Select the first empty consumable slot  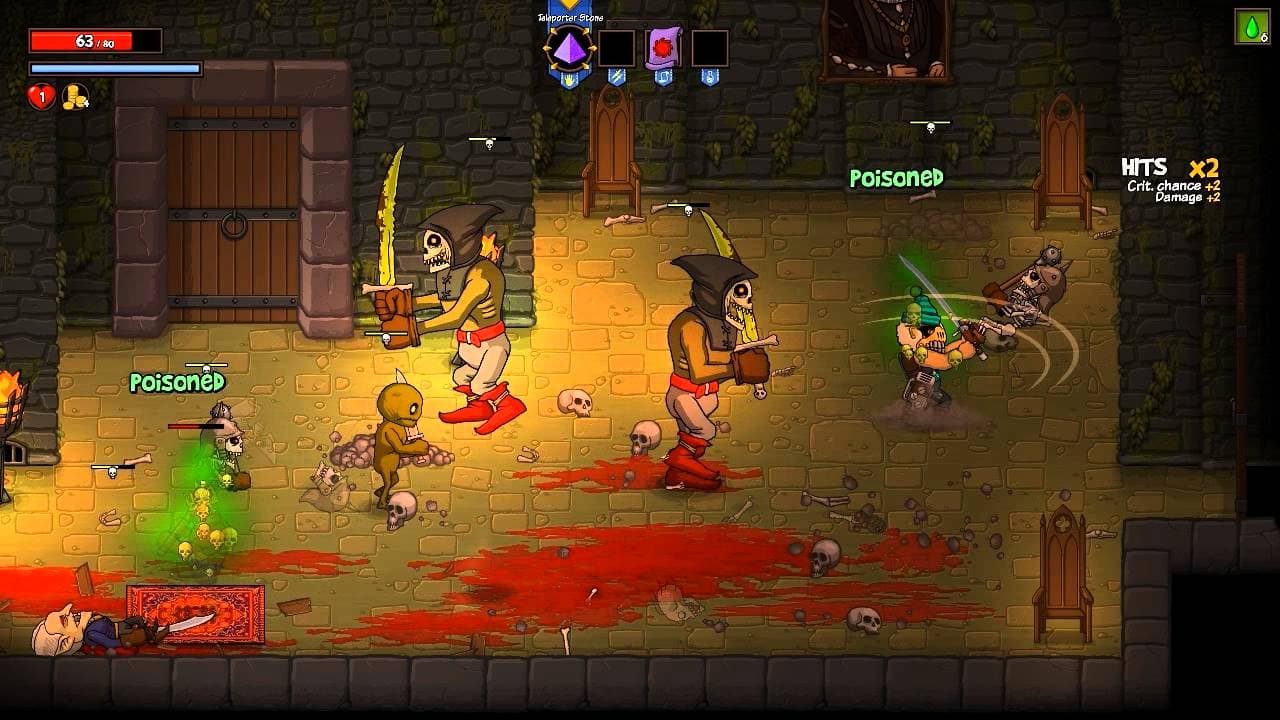616,48
